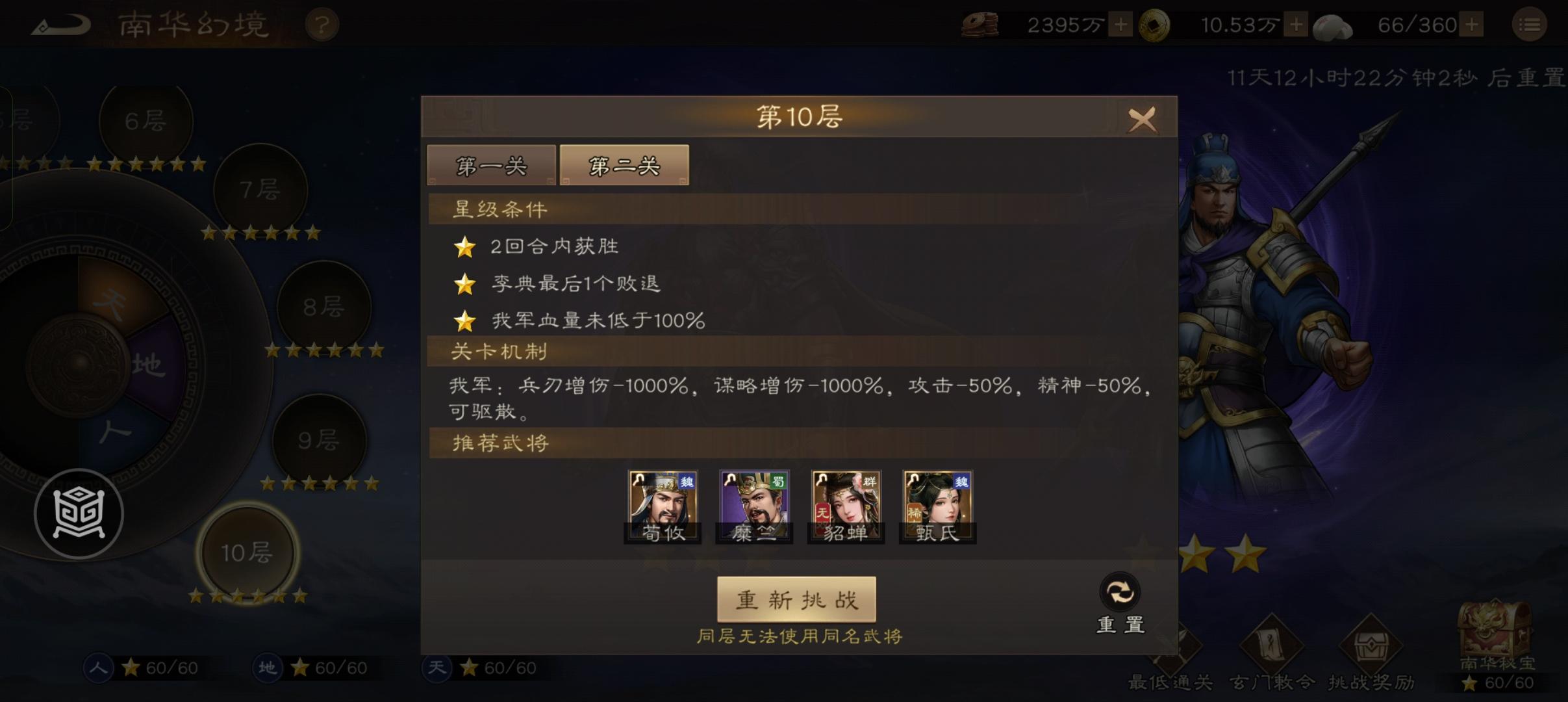Add stamina via the plus next to 66/360
1568x702 pixels.
pyautogui.click(x=1473, y=25)
